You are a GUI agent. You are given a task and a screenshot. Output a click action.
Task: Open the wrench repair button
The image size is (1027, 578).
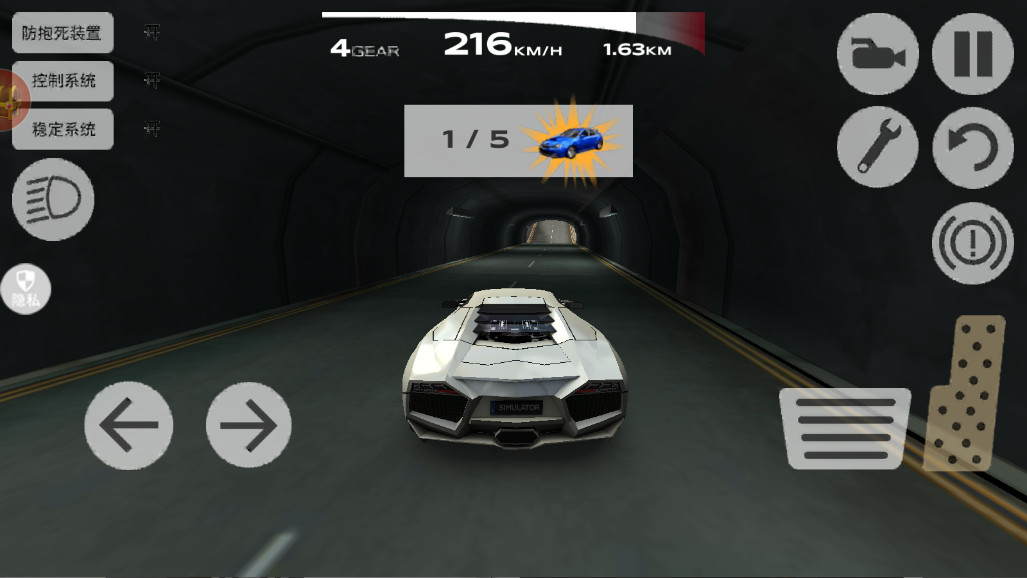pos(877,147)
